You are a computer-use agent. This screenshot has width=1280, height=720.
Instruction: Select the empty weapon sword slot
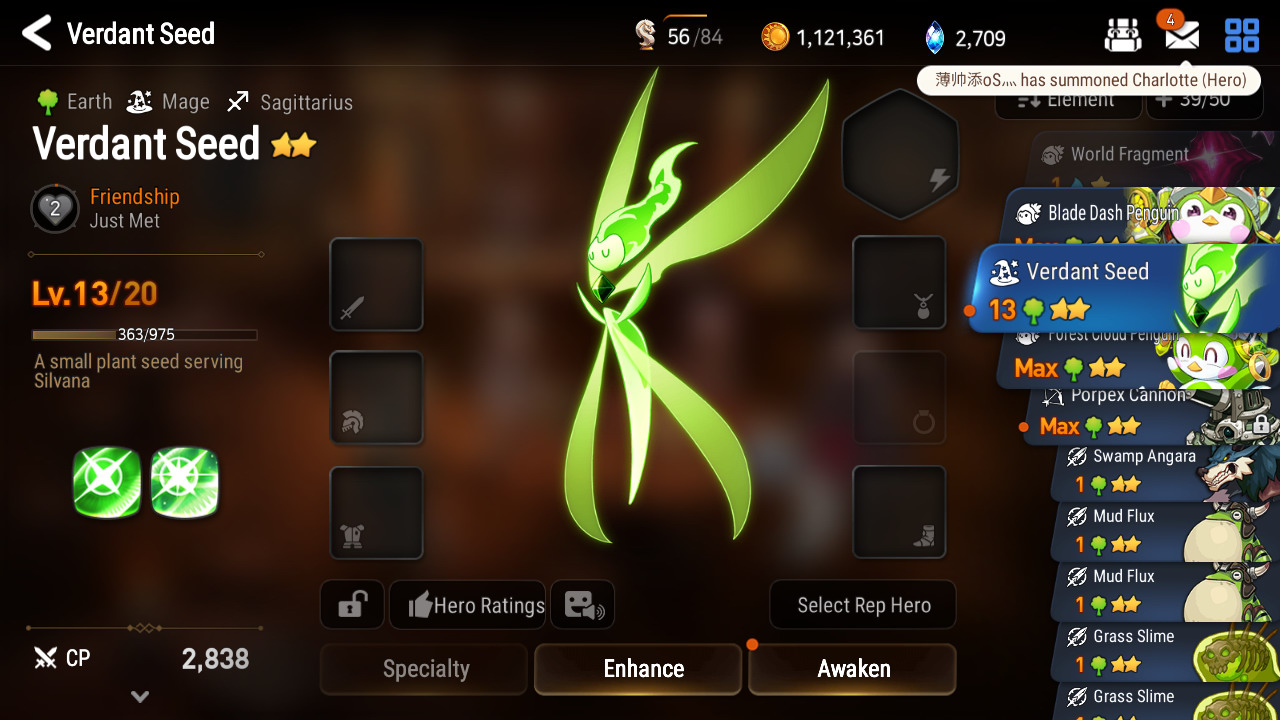click(x=376, y=284)
